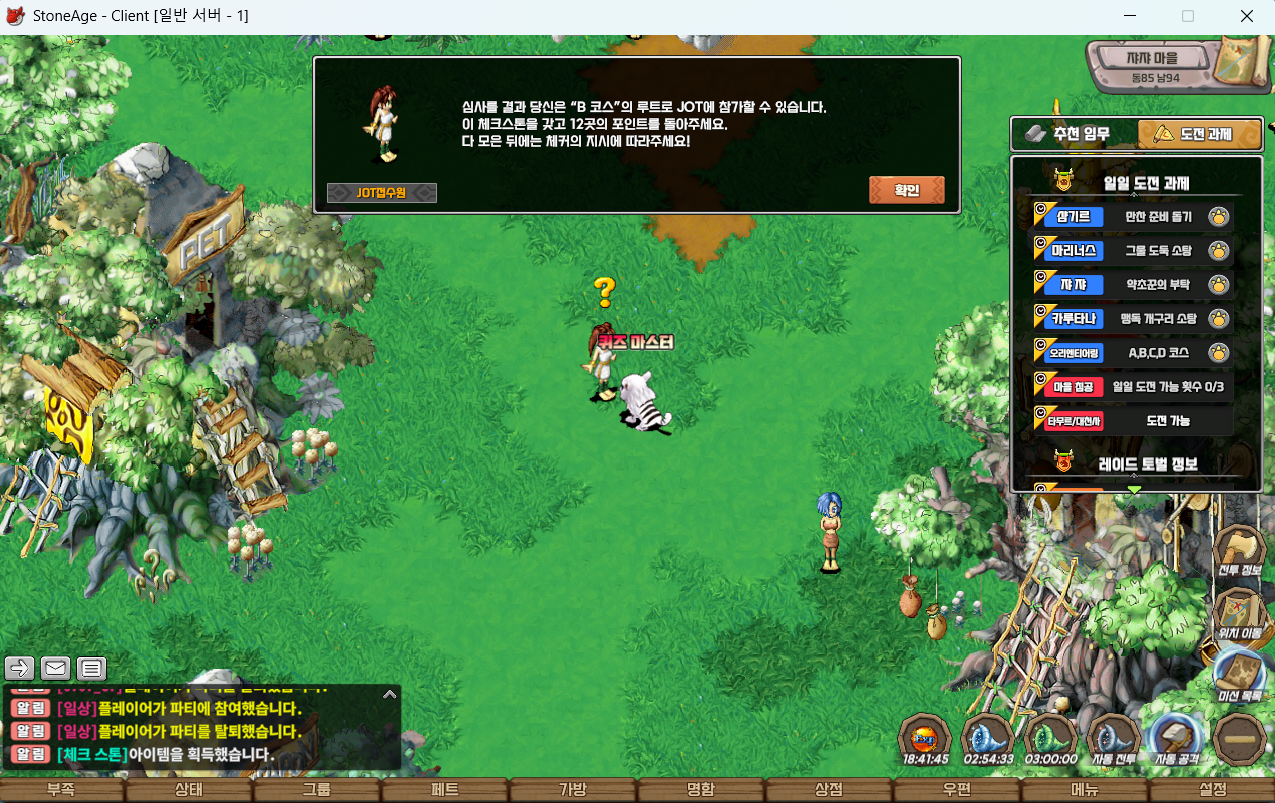Click the 카루타나 poison frog quest row

1132,319
